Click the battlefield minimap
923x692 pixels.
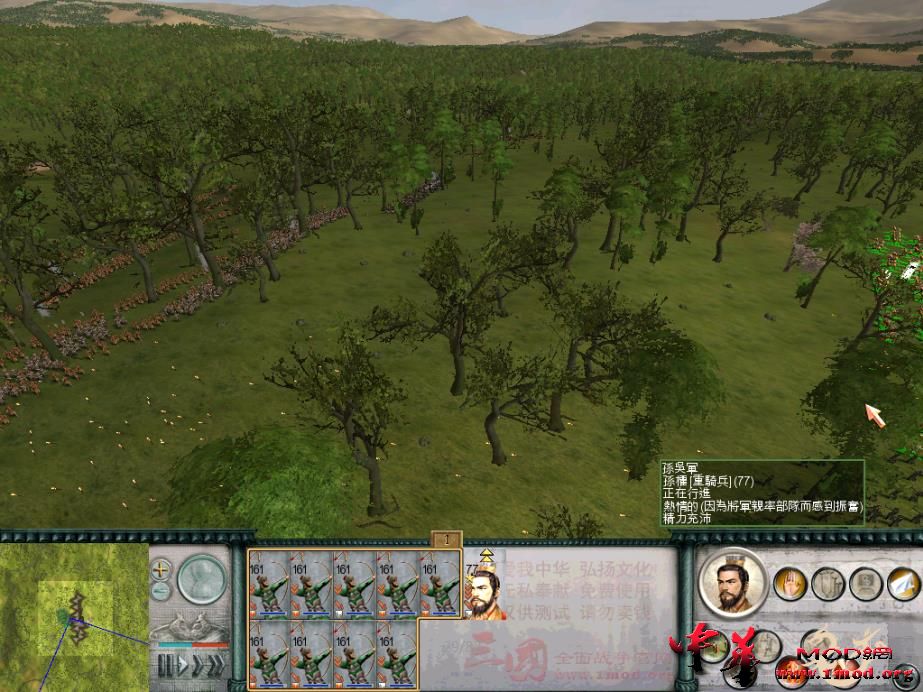point(74,612)
